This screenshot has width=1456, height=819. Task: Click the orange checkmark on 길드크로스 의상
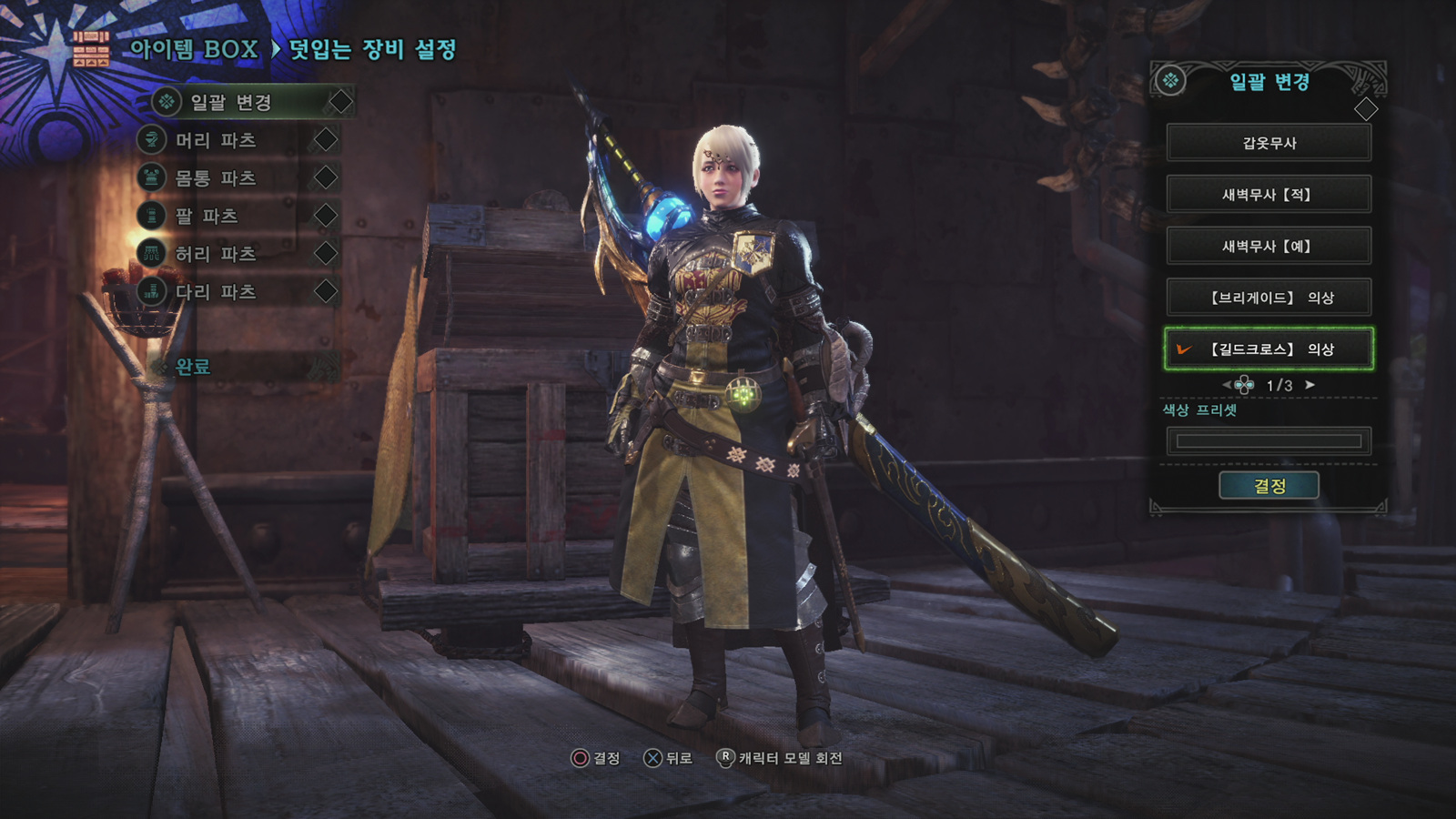click(1183, 348)
